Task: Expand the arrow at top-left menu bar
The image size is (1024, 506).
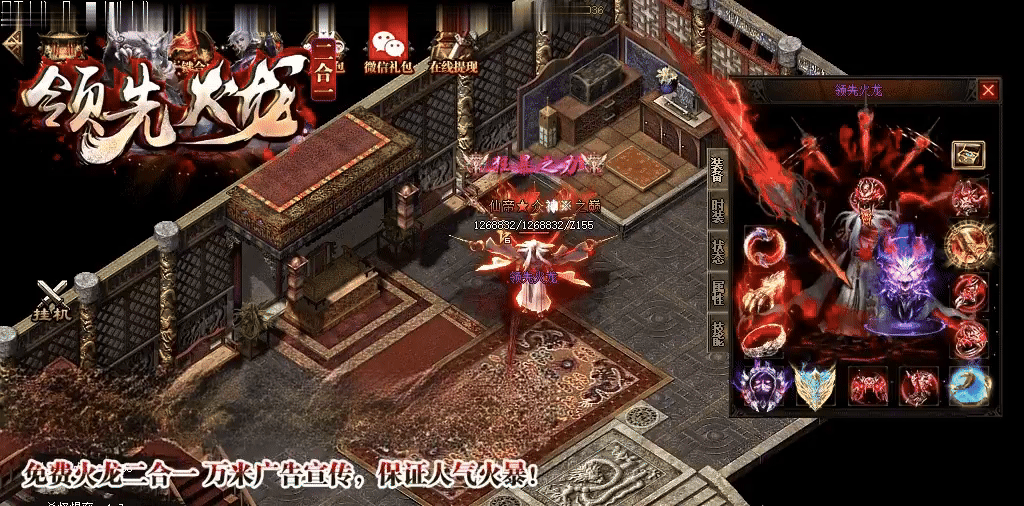Action: coord(12,44)
